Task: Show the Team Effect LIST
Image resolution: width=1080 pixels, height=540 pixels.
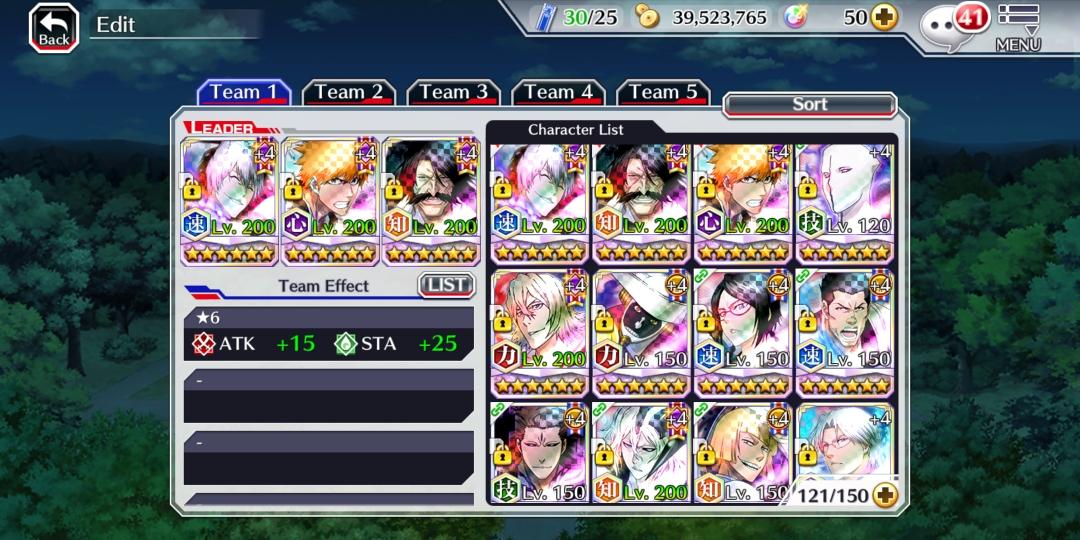Action: [x=445, y=285]
